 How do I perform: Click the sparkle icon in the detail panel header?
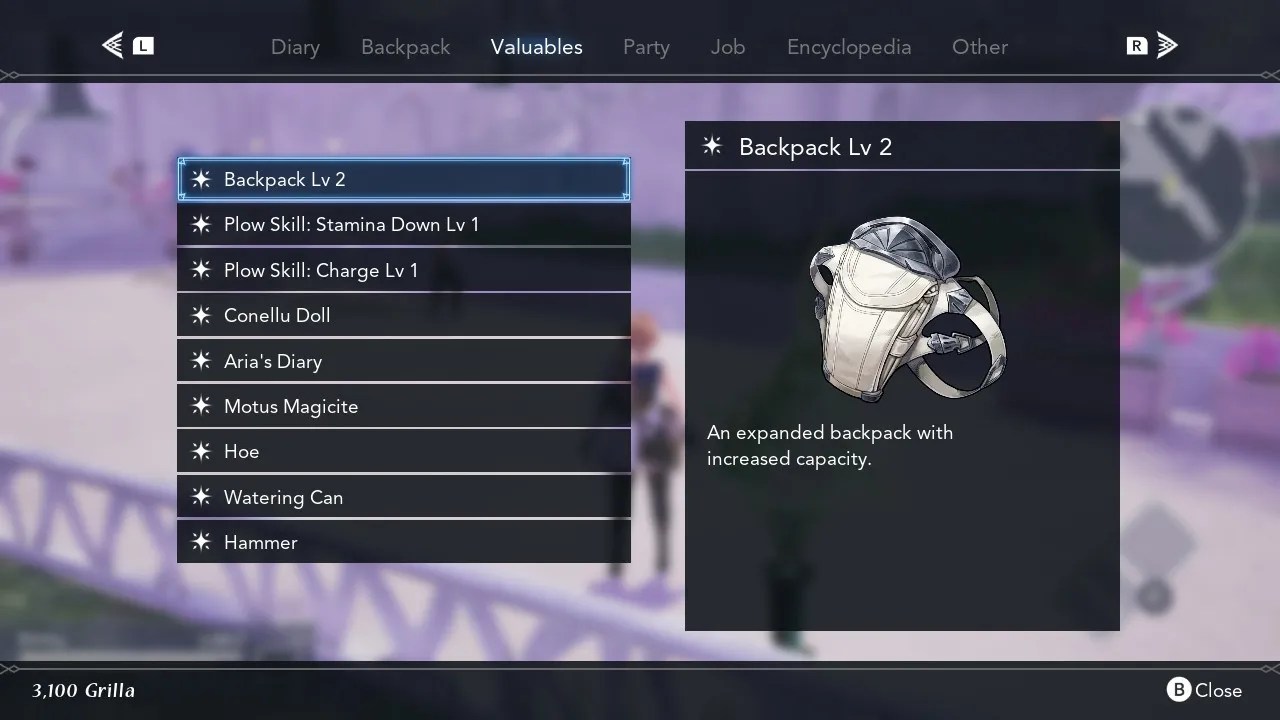[712, 146]
